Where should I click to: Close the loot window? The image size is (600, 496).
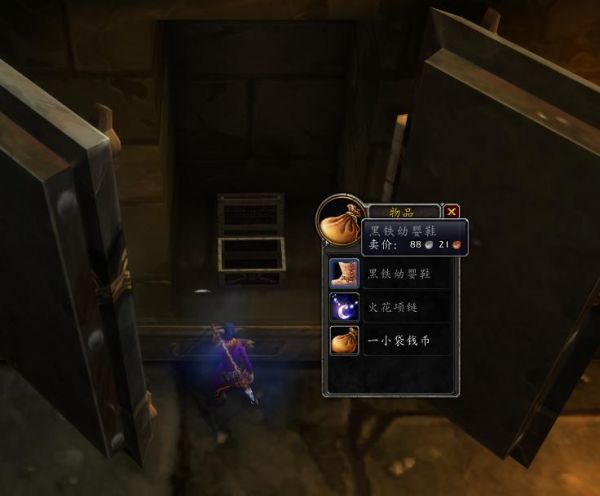[x=452, y=211]
